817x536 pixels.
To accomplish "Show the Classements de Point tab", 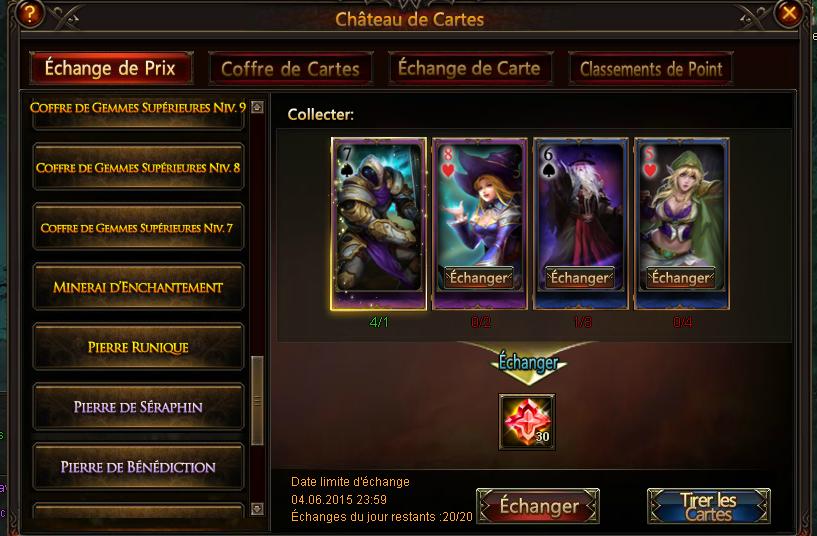I will coord(651,69).
